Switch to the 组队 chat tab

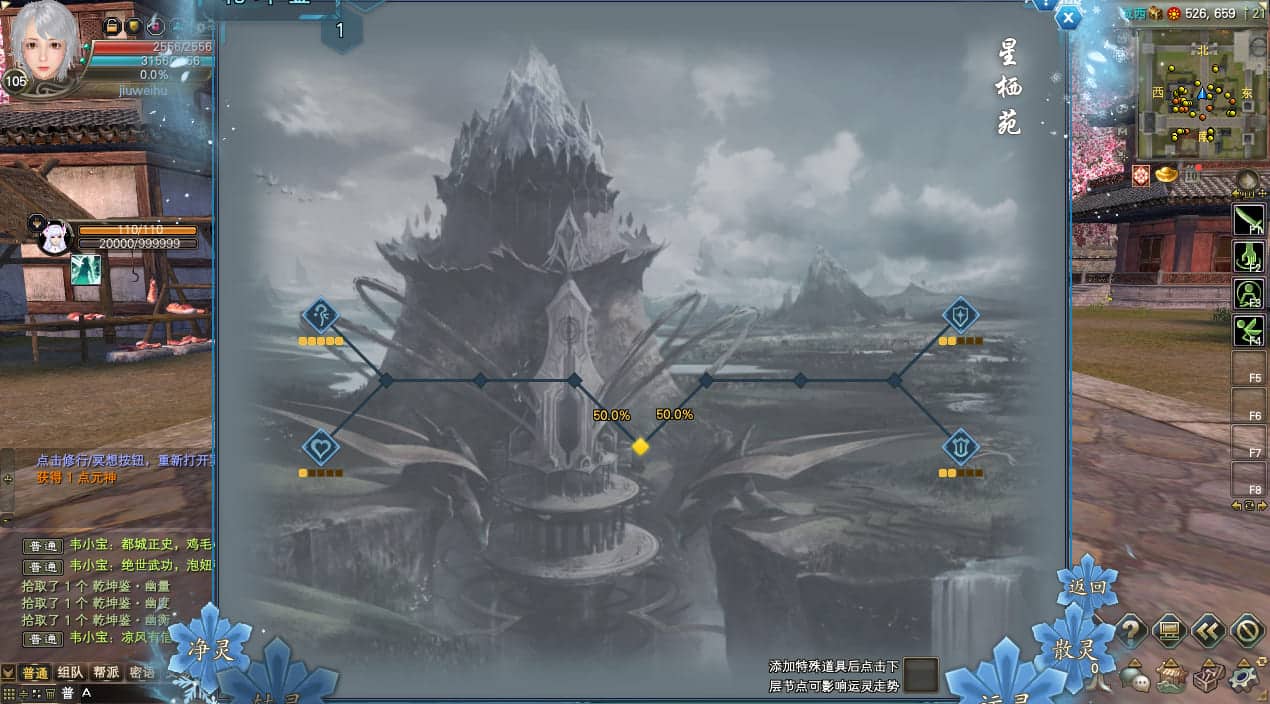(x=70, y=672)
